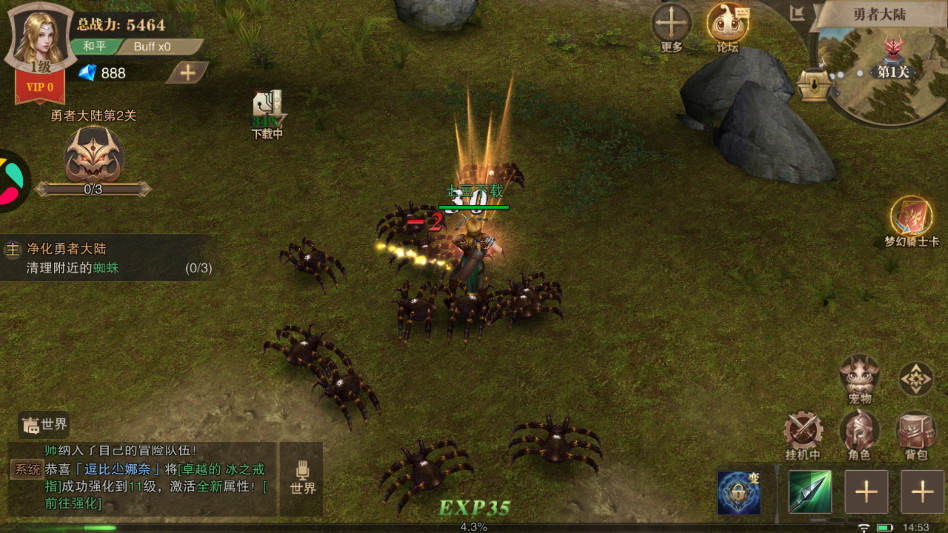
Task: Open the 更多 more menu
Action: pyautogui.click(x=672, y=25)
